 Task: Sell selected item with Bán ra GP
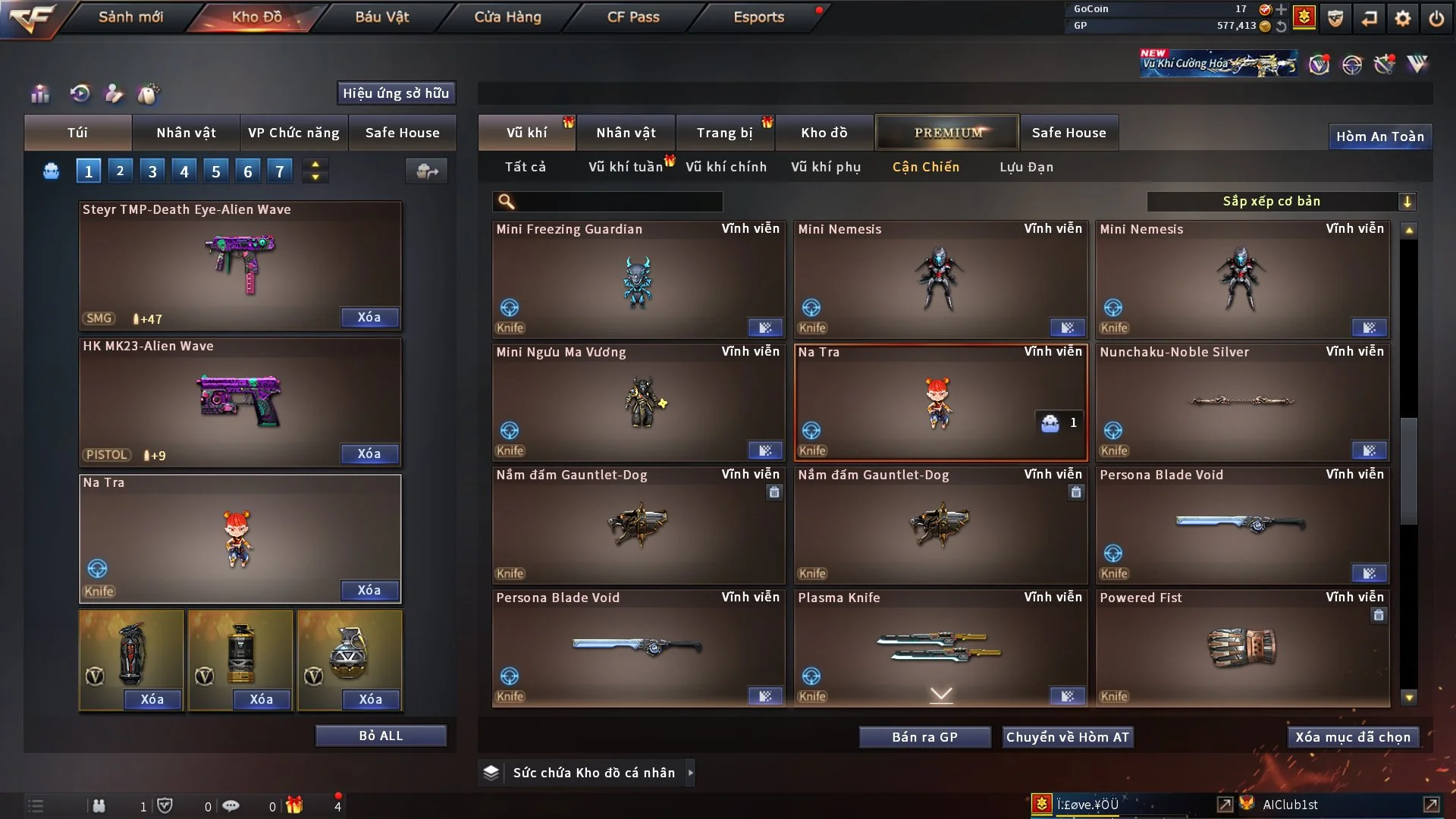924,737
